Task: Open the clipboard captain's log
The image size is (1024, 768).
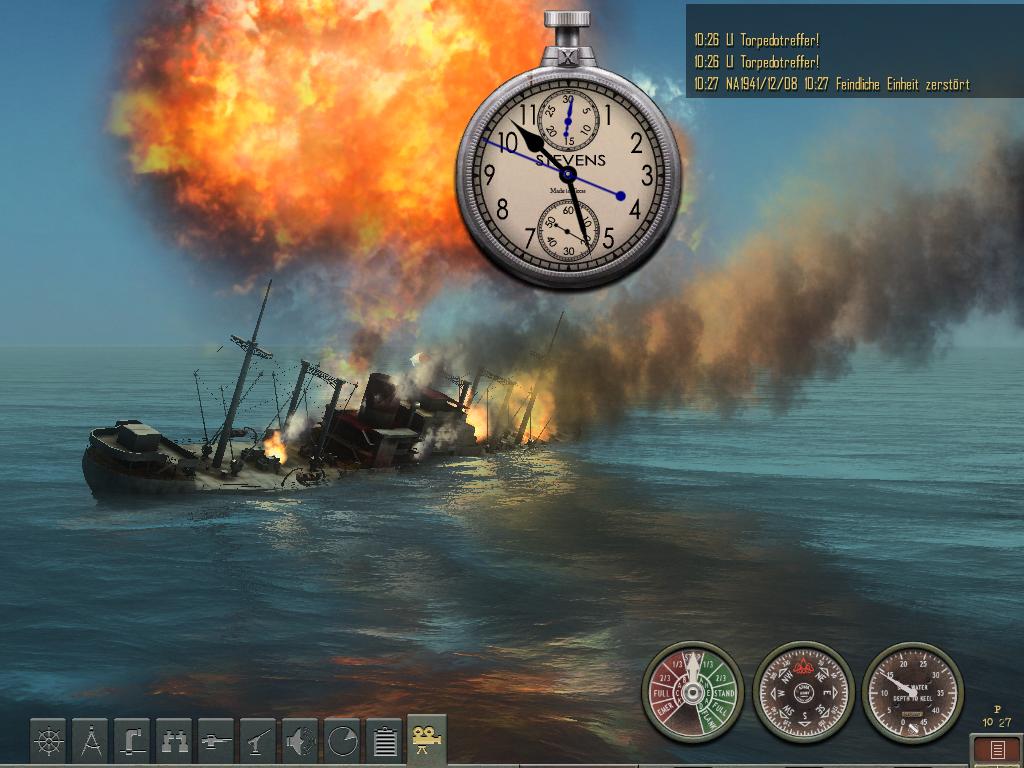Action: click(x=384, y=741)
